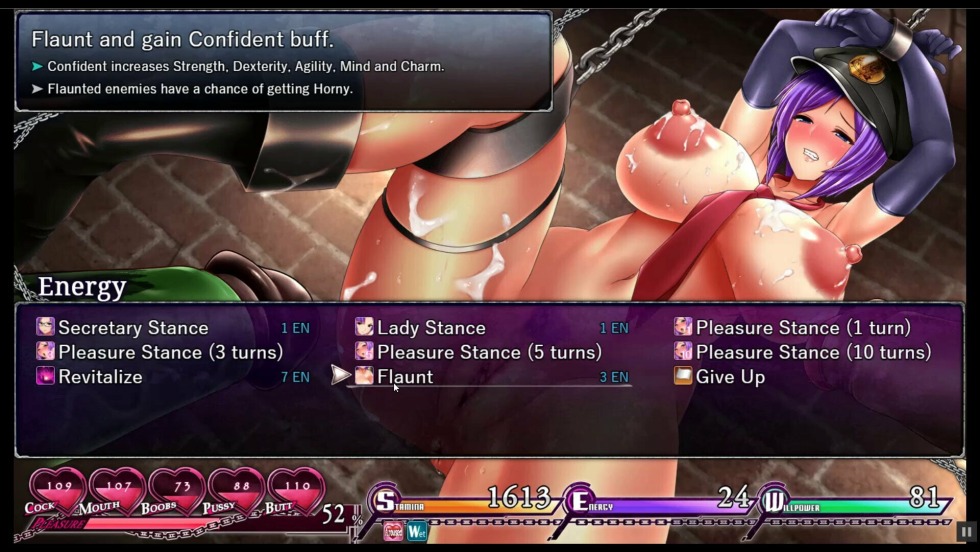Click the pause button in the corner

click(x=965, y=533)
